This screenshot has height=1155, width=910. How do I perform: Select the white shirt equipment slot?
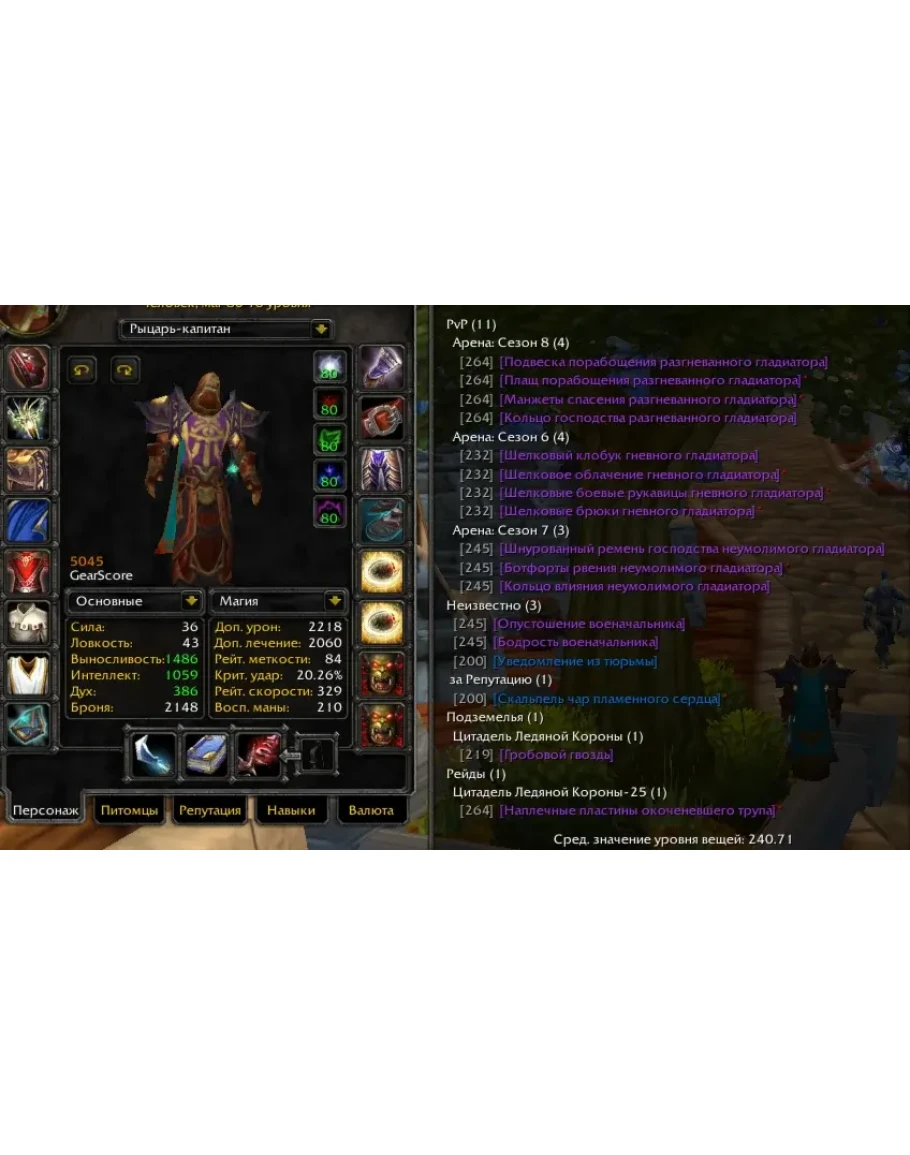(x=28, y=624)
